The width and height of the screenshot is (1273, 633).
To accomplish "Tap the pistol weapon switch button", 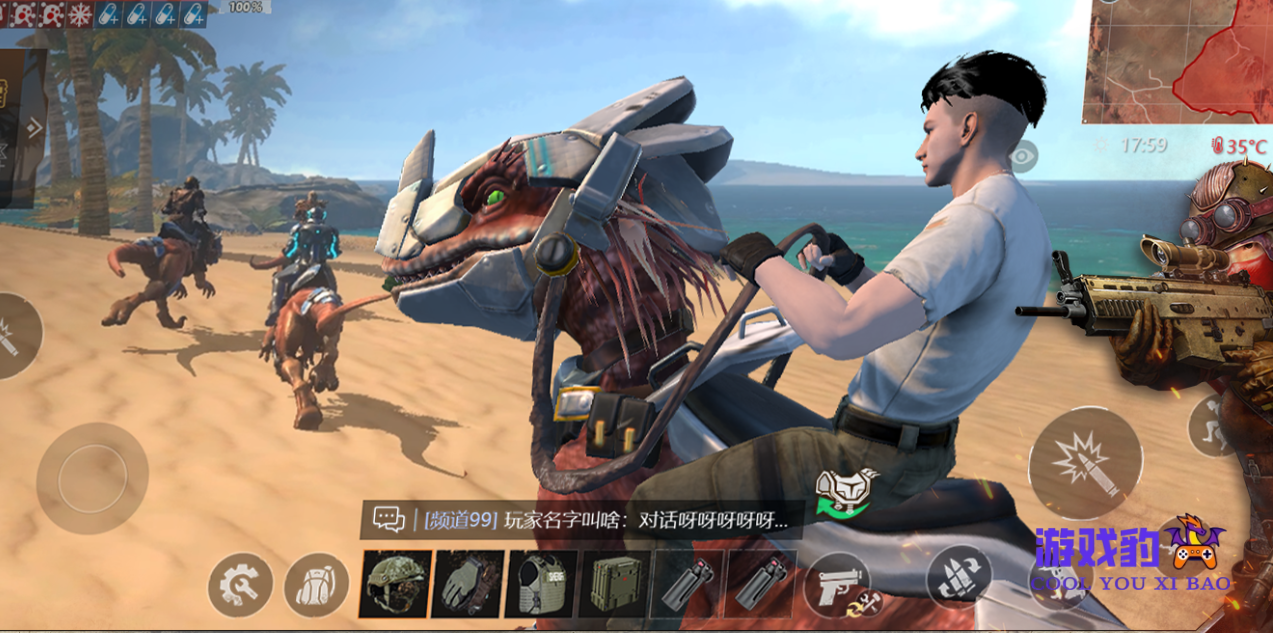I will [836, 583].
